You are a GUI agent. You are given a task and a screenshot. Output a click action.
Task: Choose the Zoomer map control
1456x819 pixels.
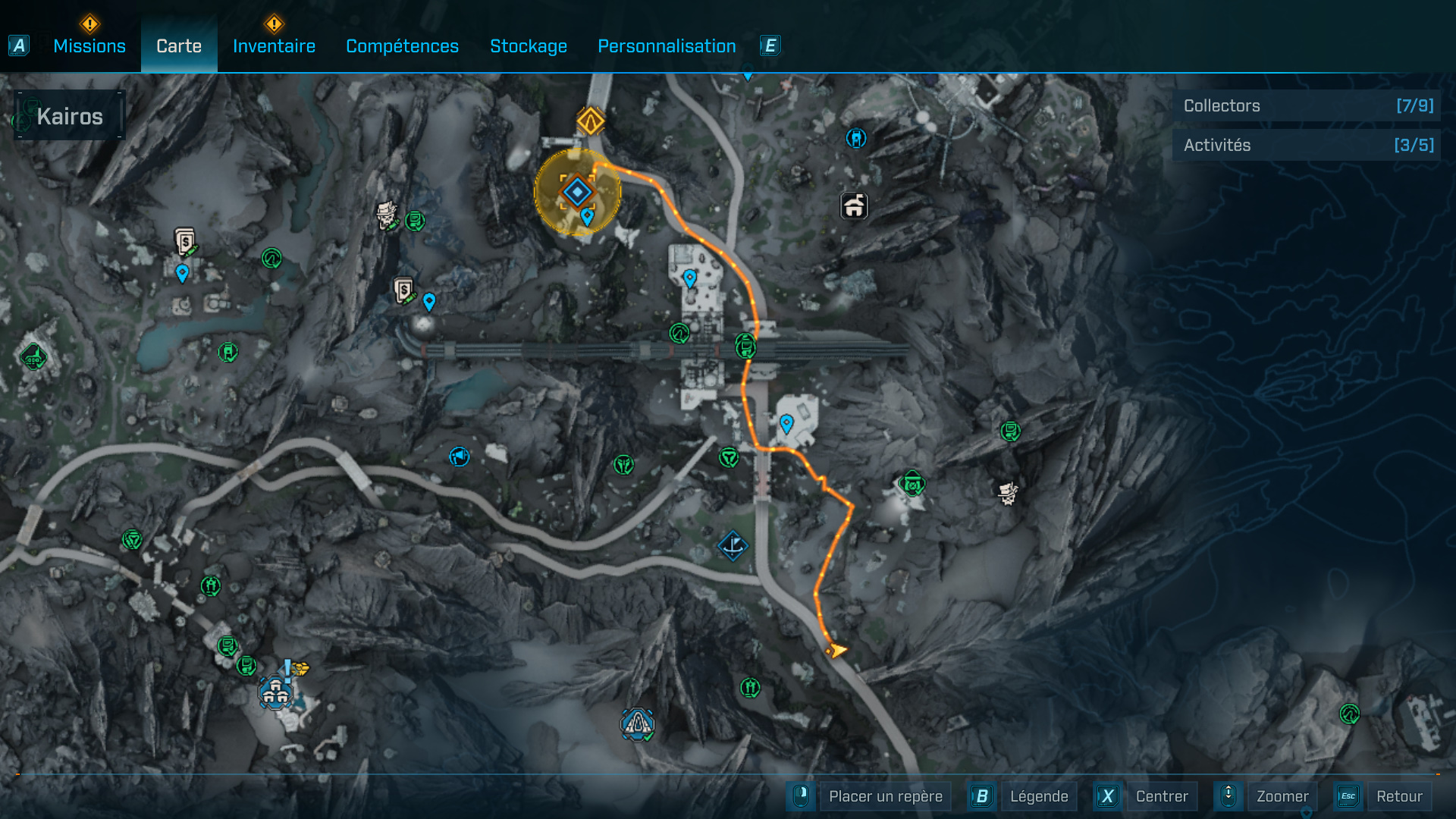tap(1282, 796)
